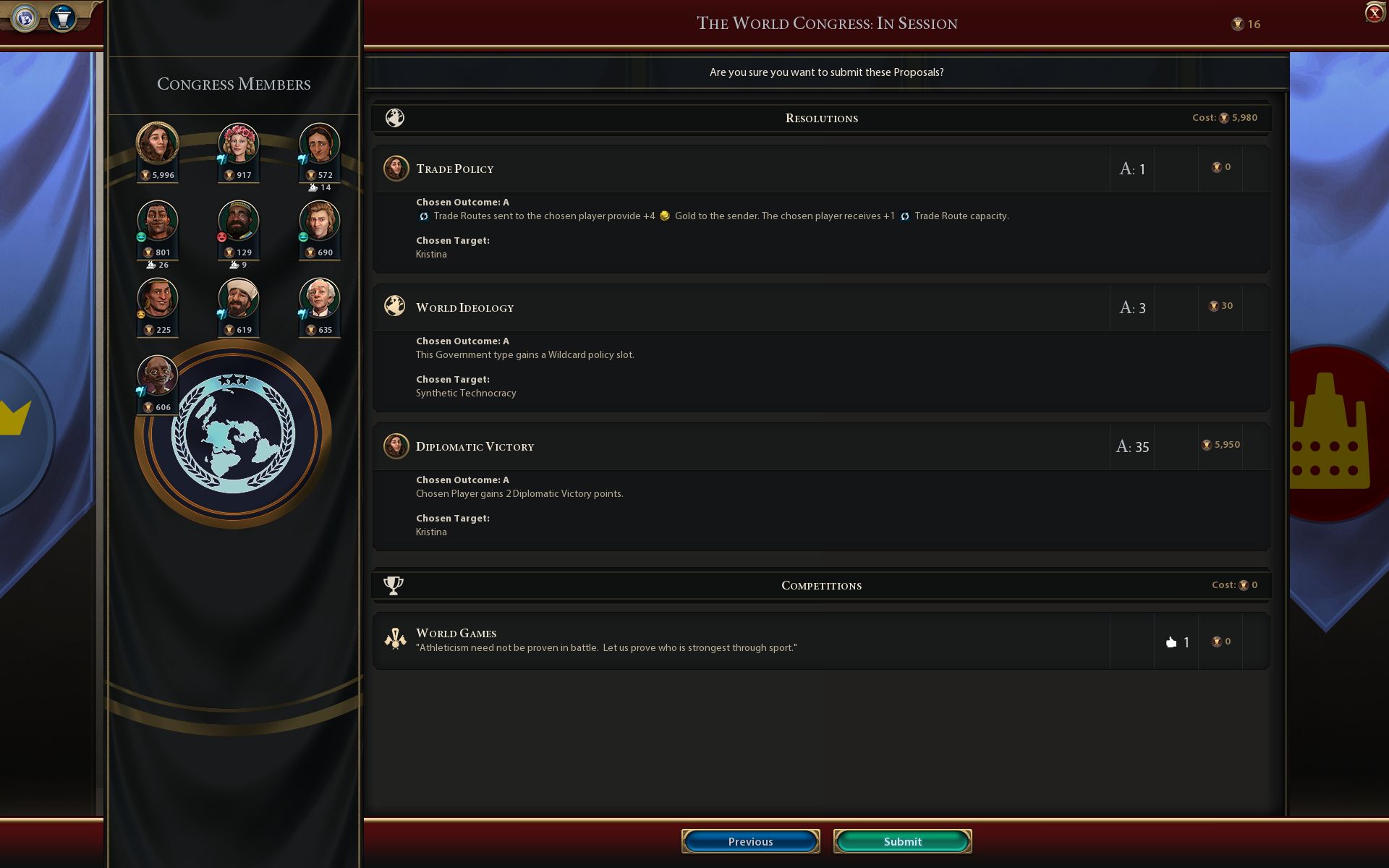
Task: Click the favor trophy icon beside 5,996
Action: point(145,174)
